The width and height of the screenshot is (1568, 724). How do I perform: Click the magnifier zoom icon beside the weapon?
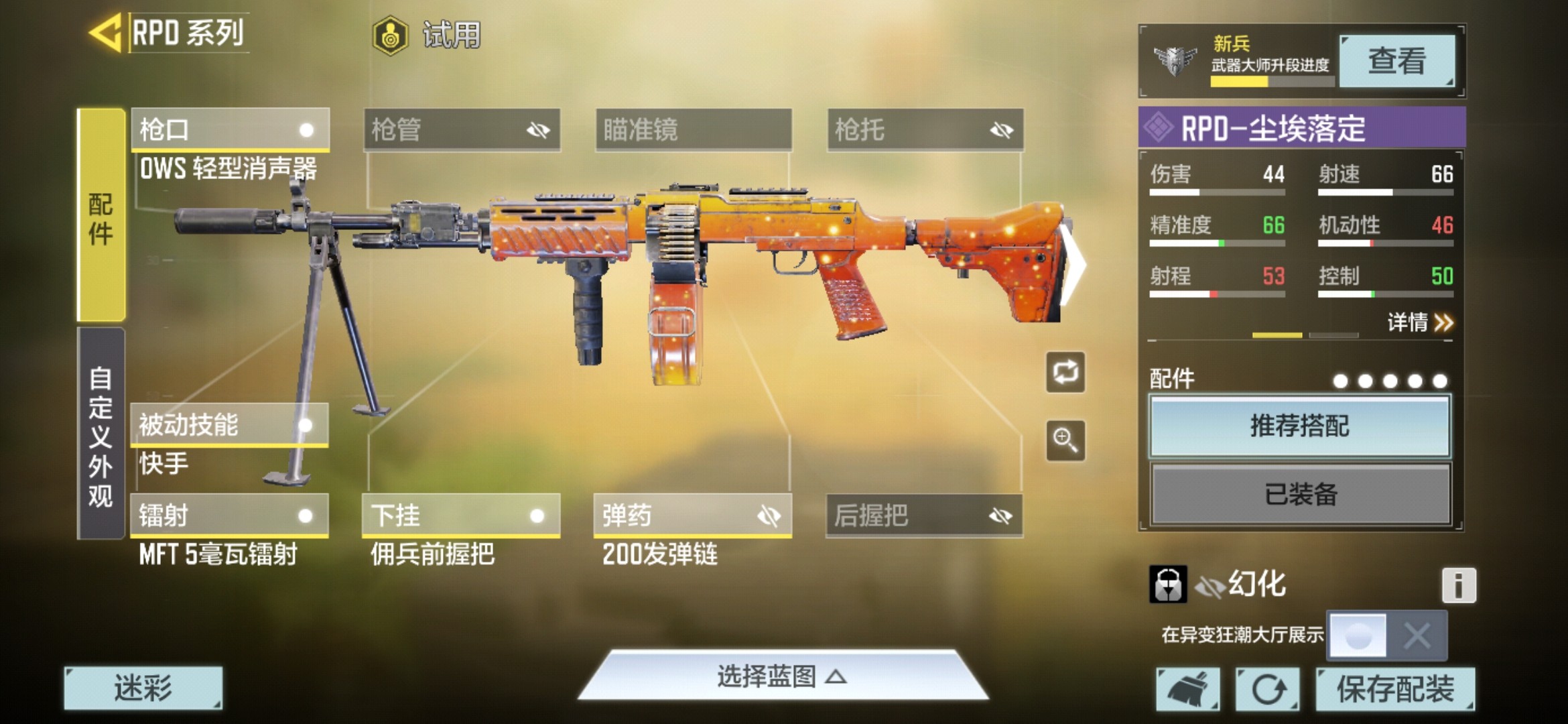coord(1065,440)
